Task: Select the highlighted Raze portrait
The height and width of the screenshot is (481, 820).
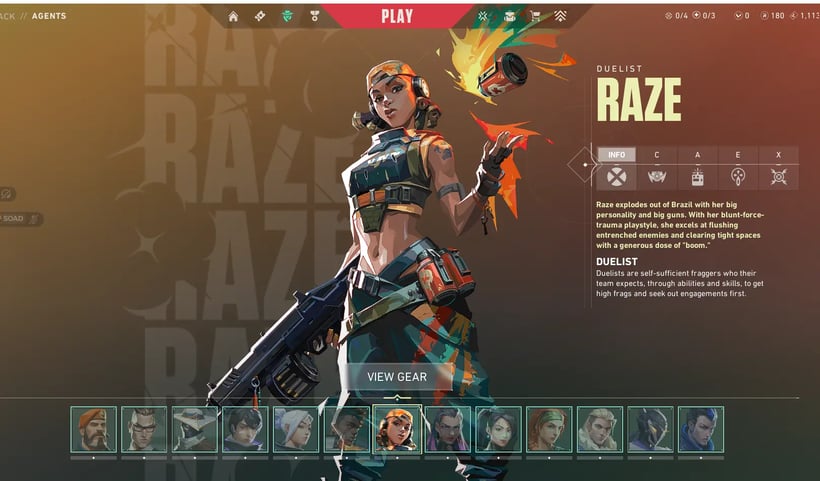Action: tap(397, 429)
